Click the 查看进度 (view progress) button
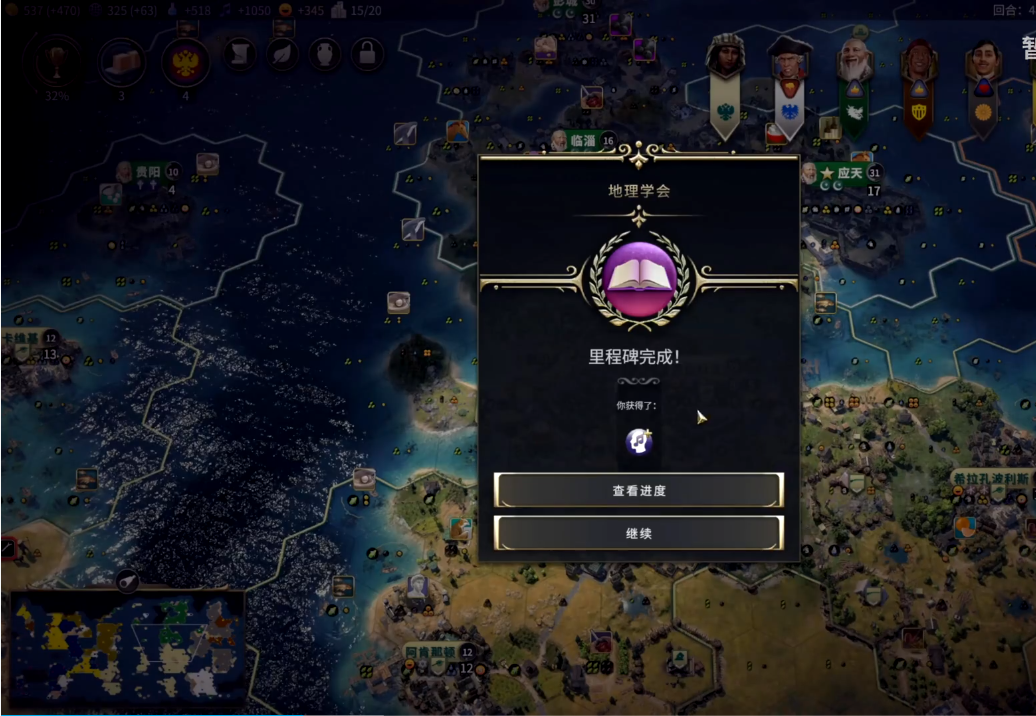 [638, 490]
